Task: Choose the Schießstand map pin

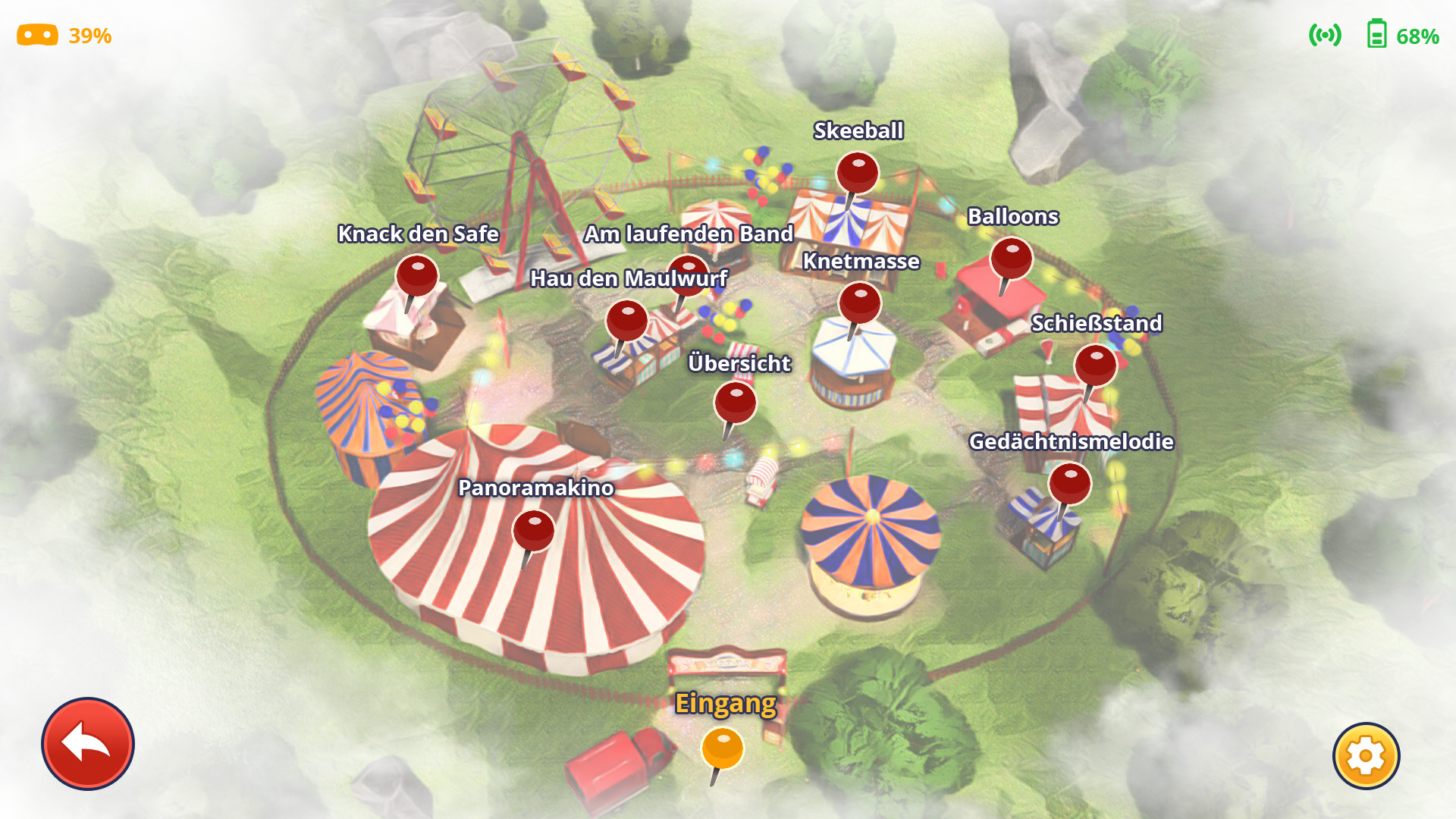Action: tap(1095, 366)
